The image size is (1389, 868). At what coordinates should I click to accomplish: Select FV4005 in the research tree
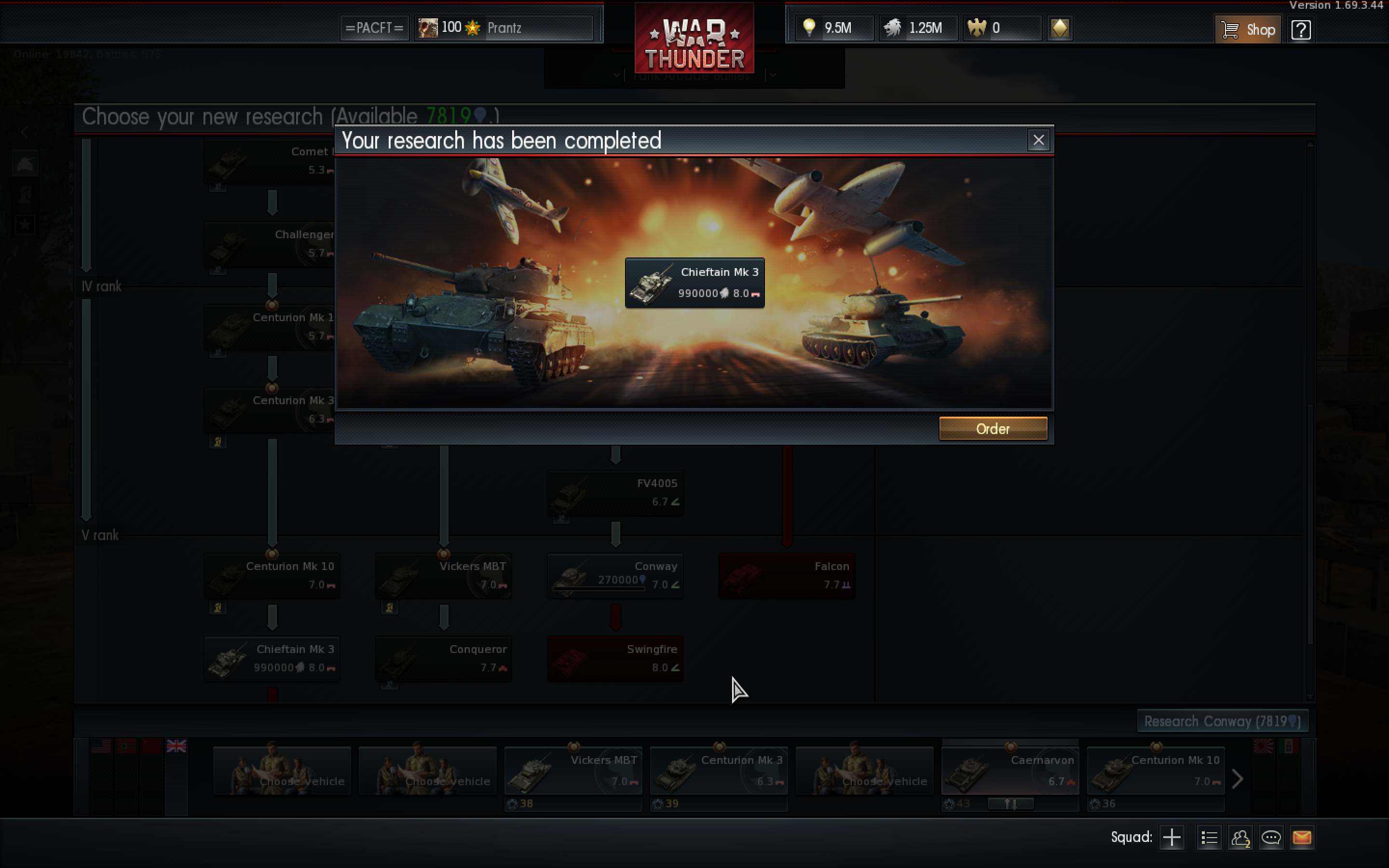615,492
